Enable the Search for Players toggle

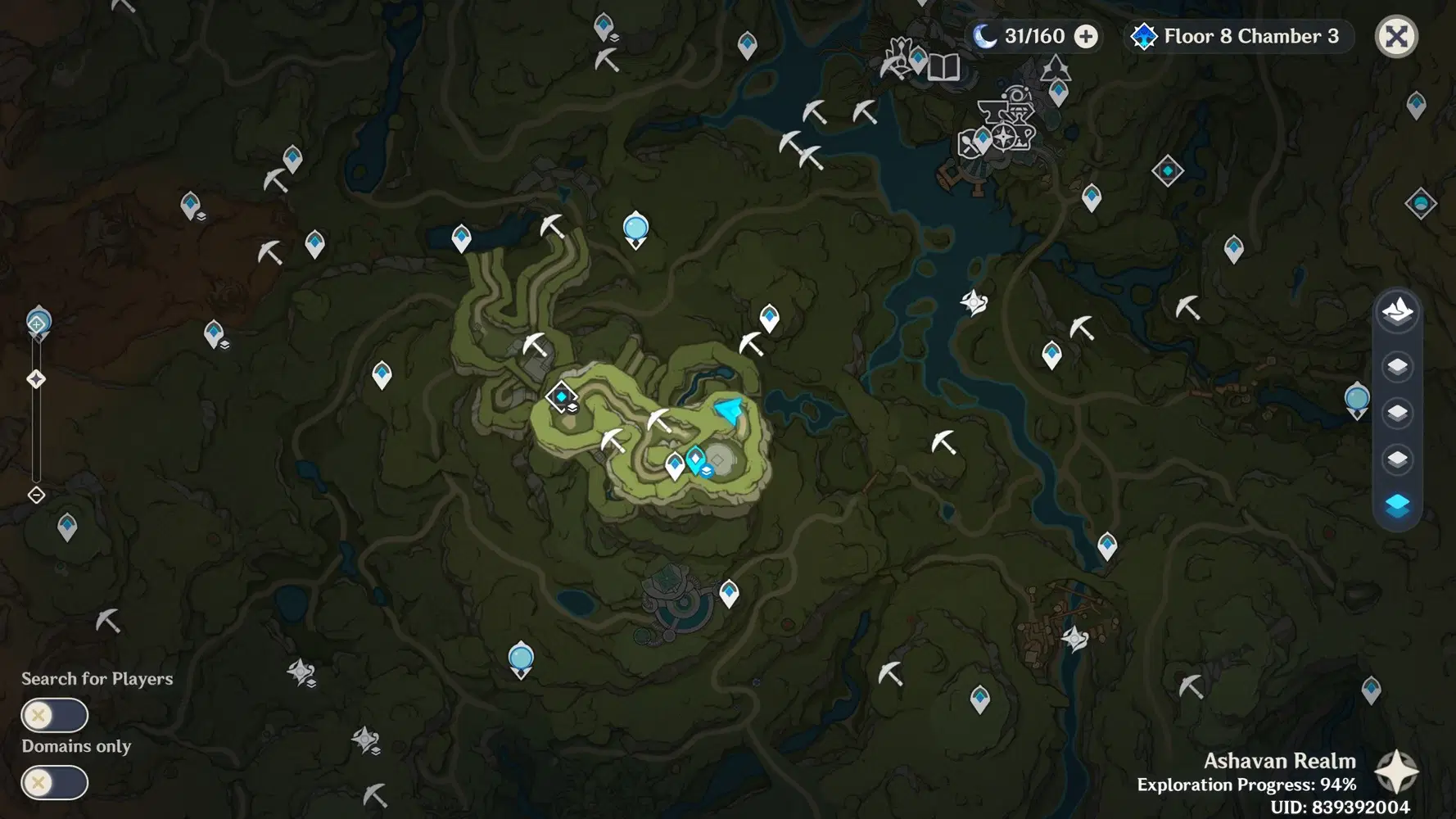tap(53, 715)
